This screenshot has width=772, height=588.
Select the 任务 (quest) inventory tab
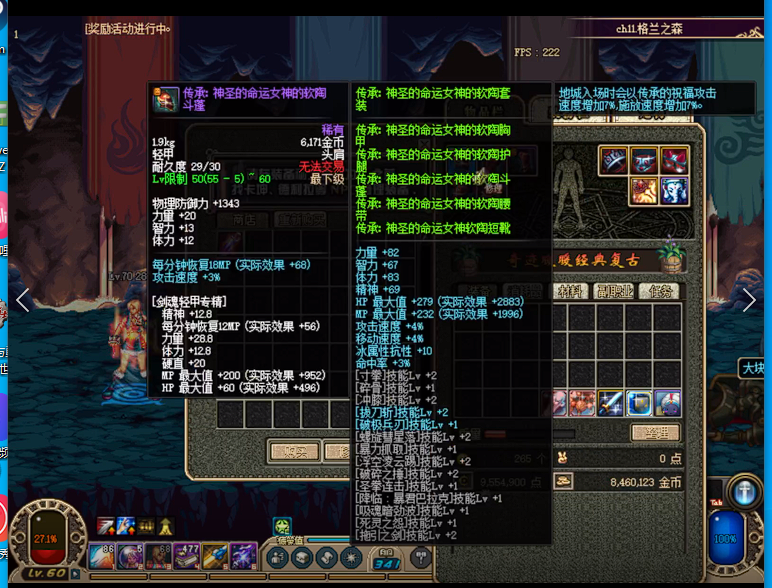tap(659, 291)
